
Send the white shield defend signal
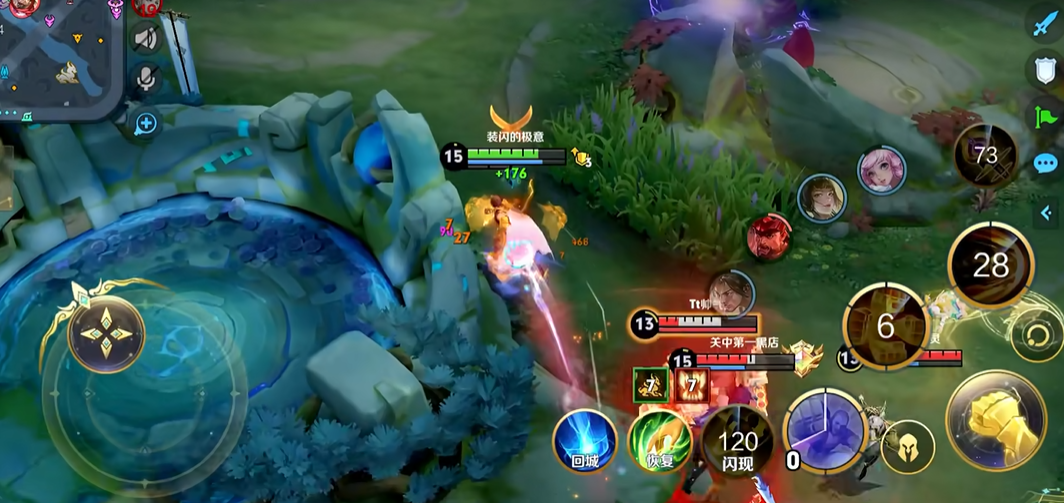(x=1046, y=70)
